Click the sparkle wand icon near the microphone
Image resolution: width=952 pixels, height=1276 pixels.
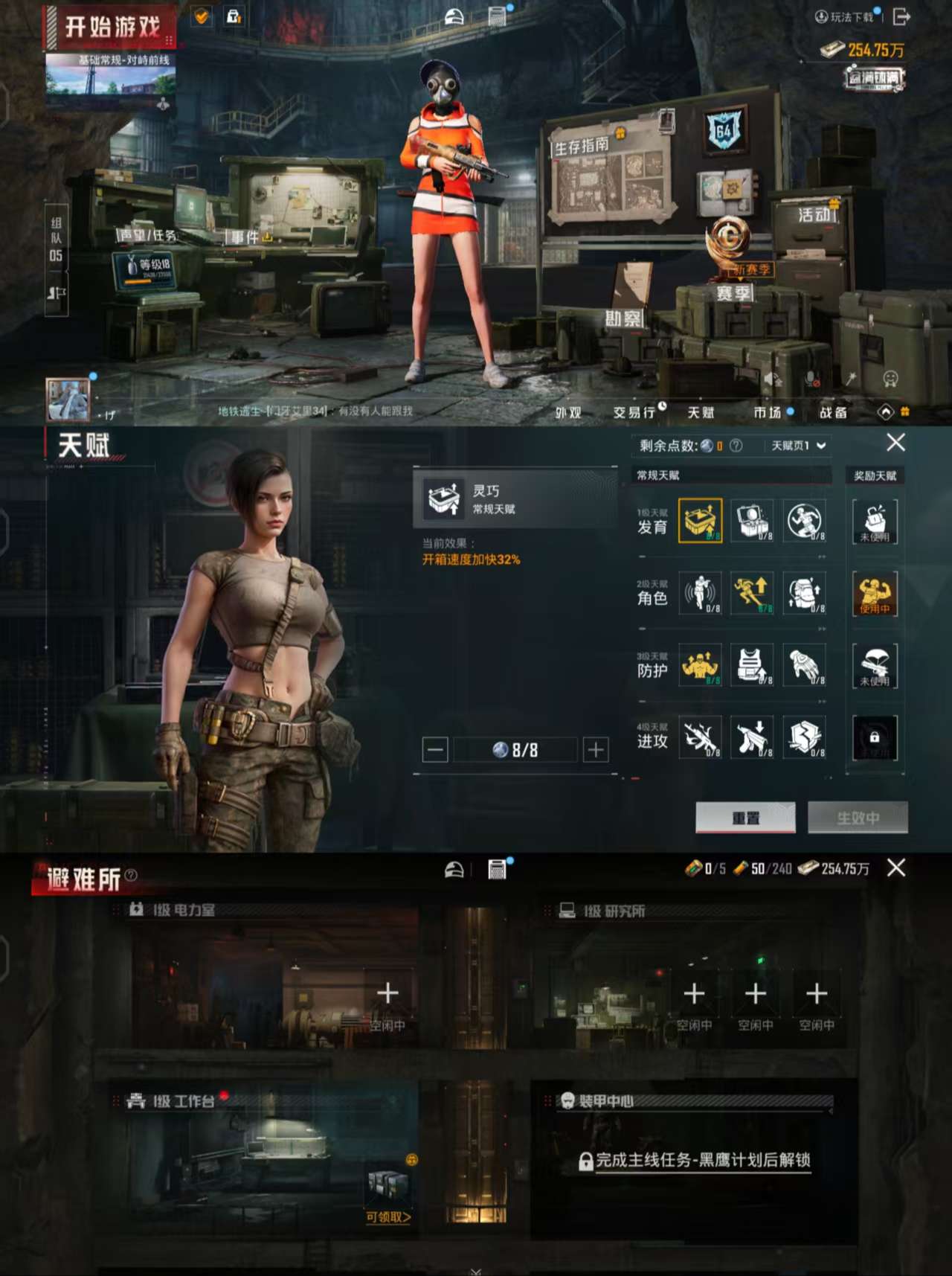coord(850,376)
